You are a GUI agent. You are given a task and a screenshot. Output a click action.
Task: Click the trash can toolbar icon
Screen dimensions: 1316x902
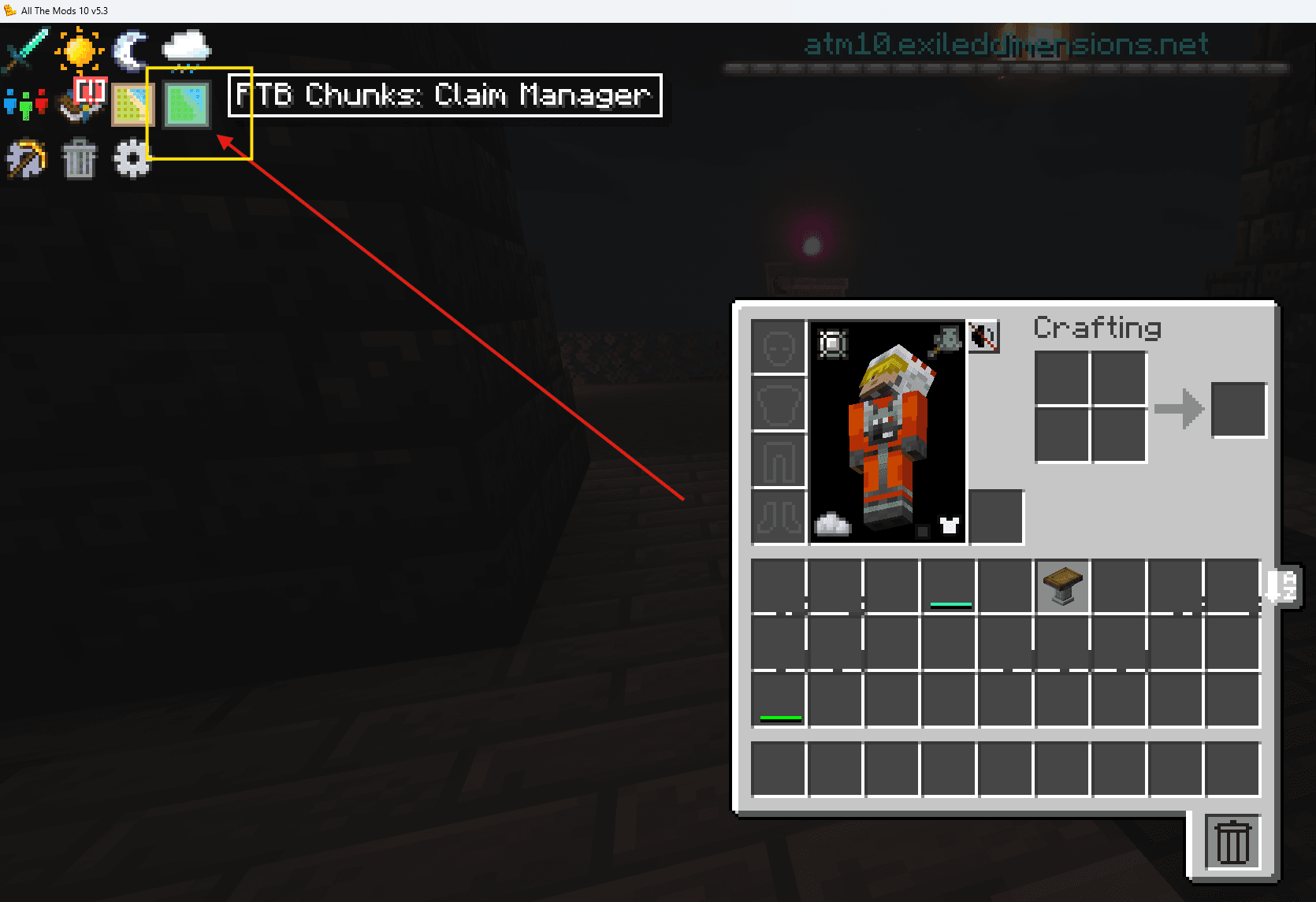[x=79, y=158]
